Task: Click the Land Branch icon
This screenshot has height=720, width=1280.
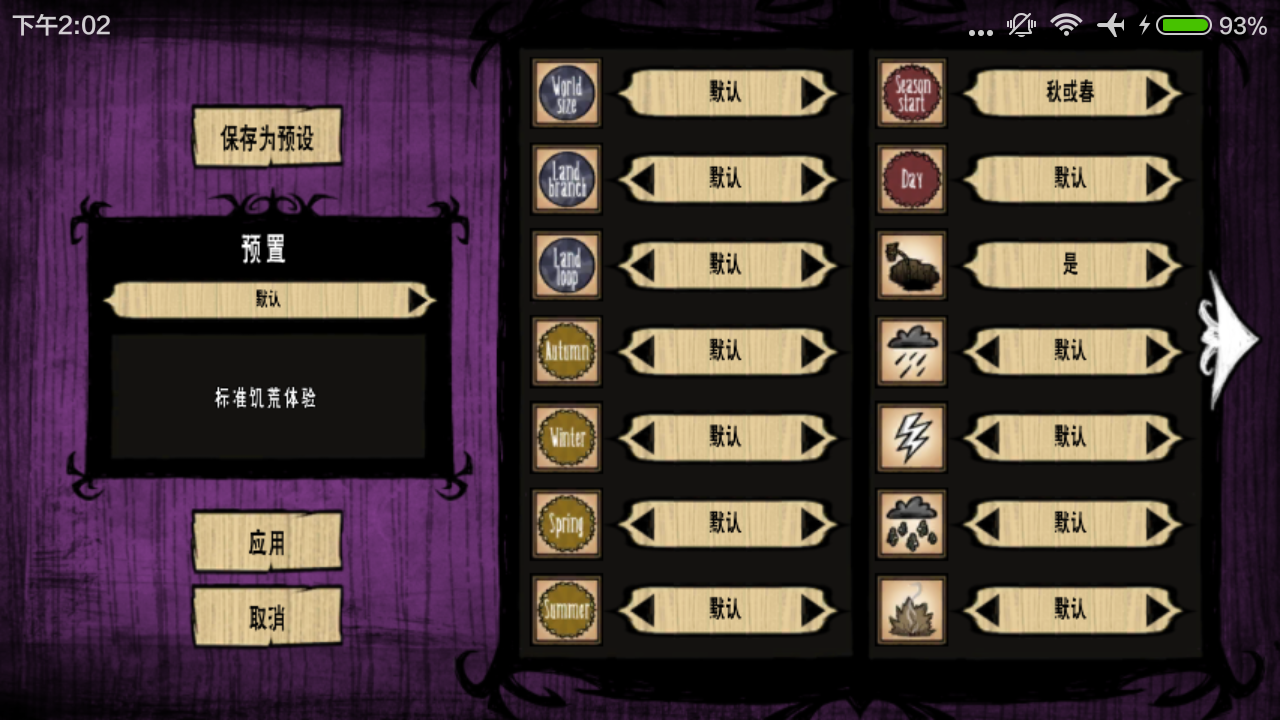Action: click(x=566, y=179)
